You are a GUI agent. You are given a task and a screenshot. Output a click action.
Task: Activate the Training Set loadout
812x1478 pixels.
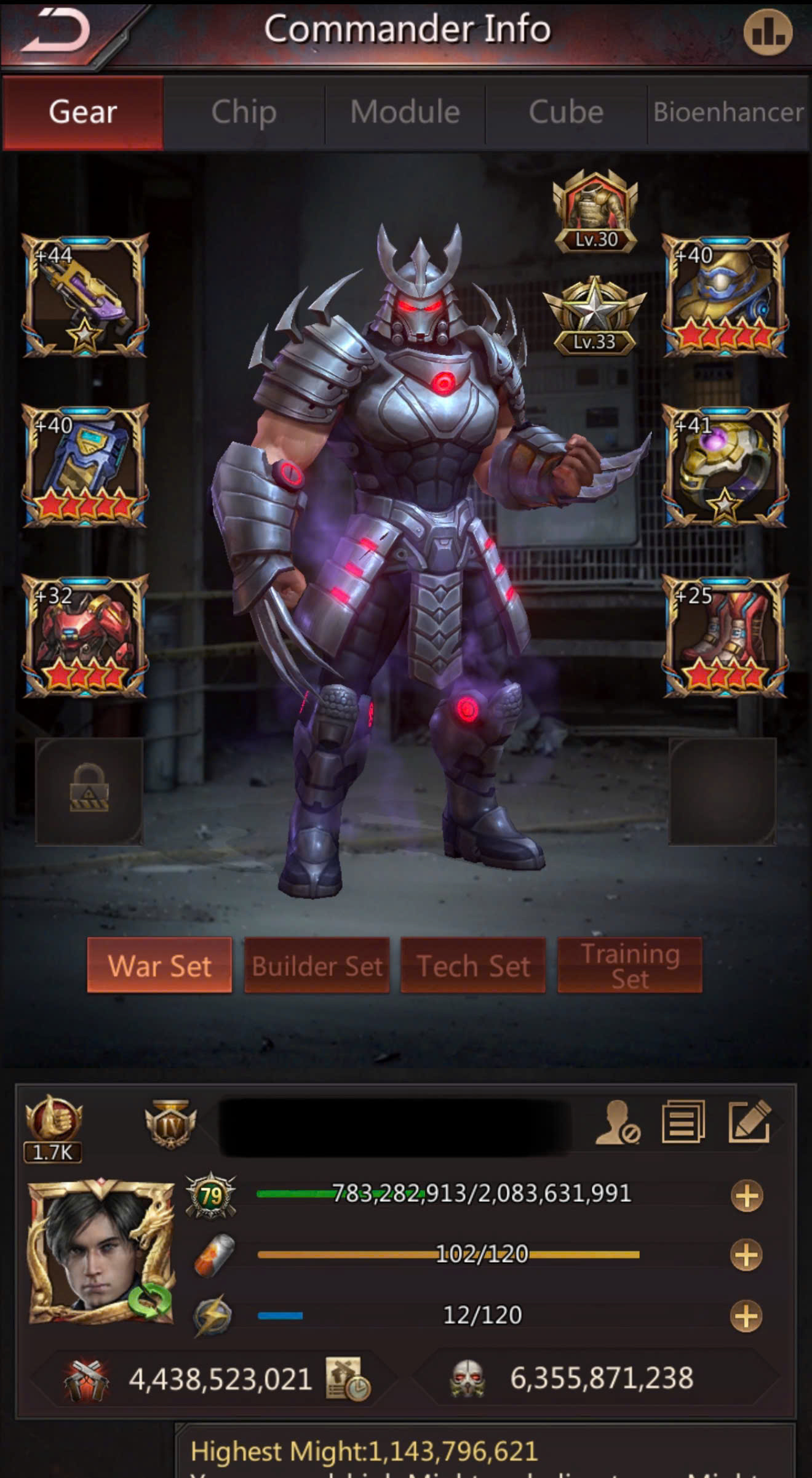pyautogui.click(x=629, y=965)
